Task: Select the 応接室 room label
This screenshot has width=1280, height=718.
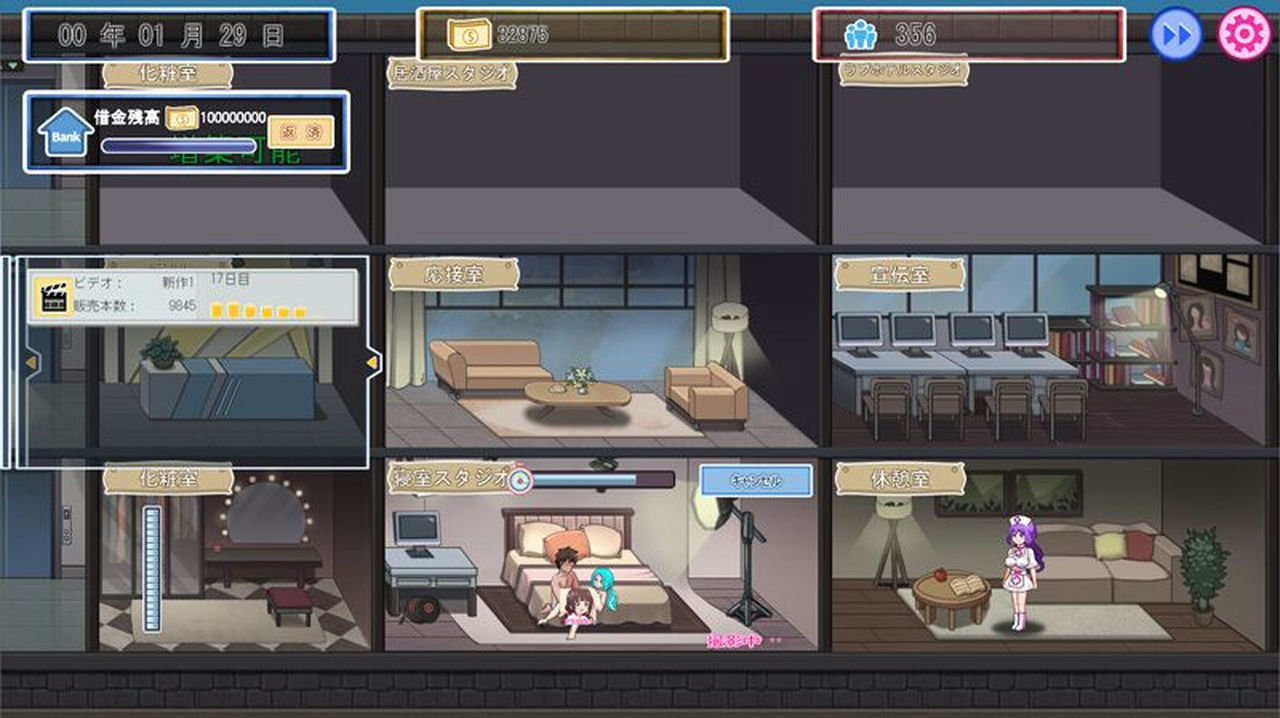Action: pyautogui.click(x=453, y=274)
